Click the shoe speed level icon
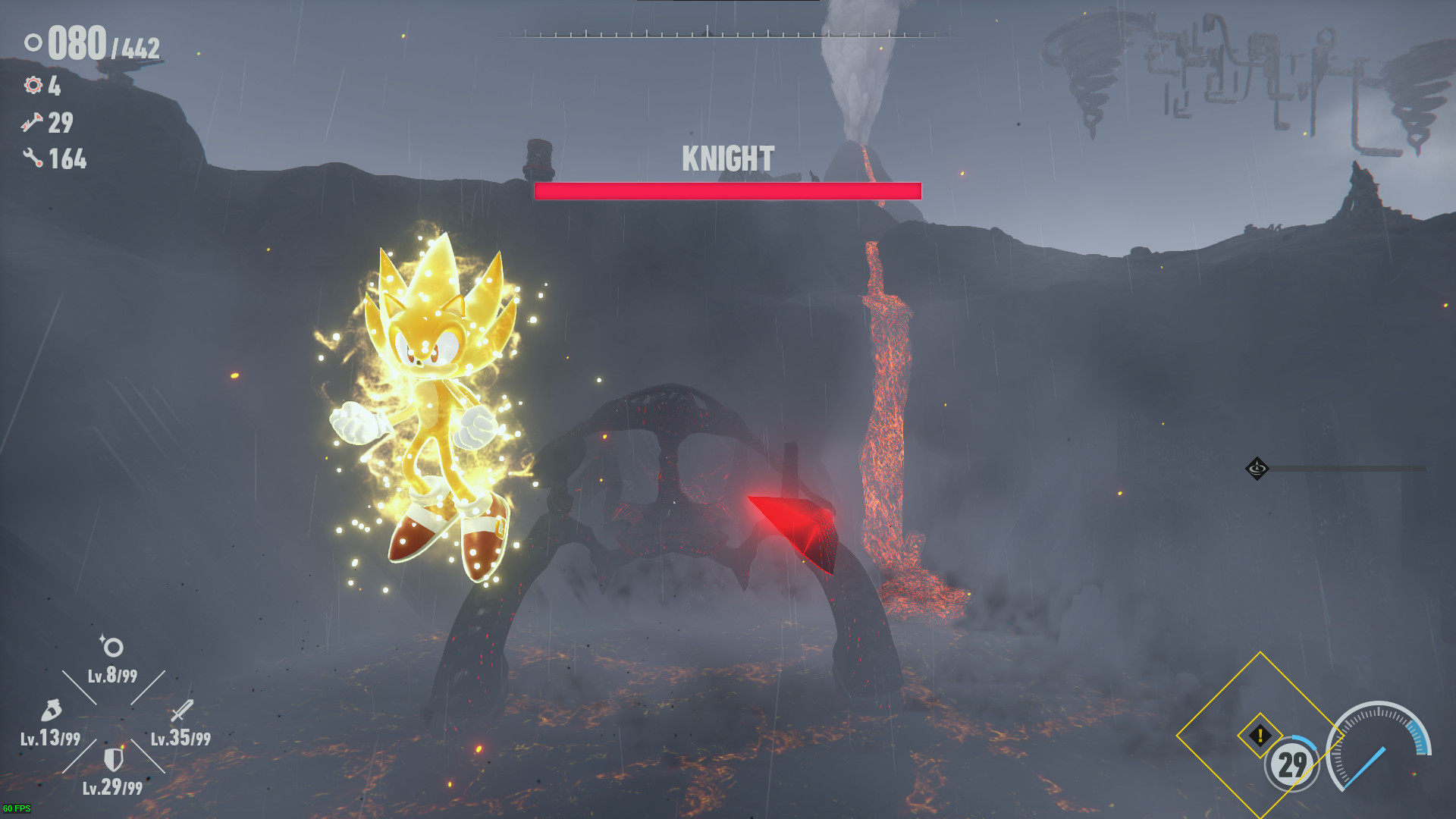The width and height of the screenshot is (1456, 819). pos(51,711)
